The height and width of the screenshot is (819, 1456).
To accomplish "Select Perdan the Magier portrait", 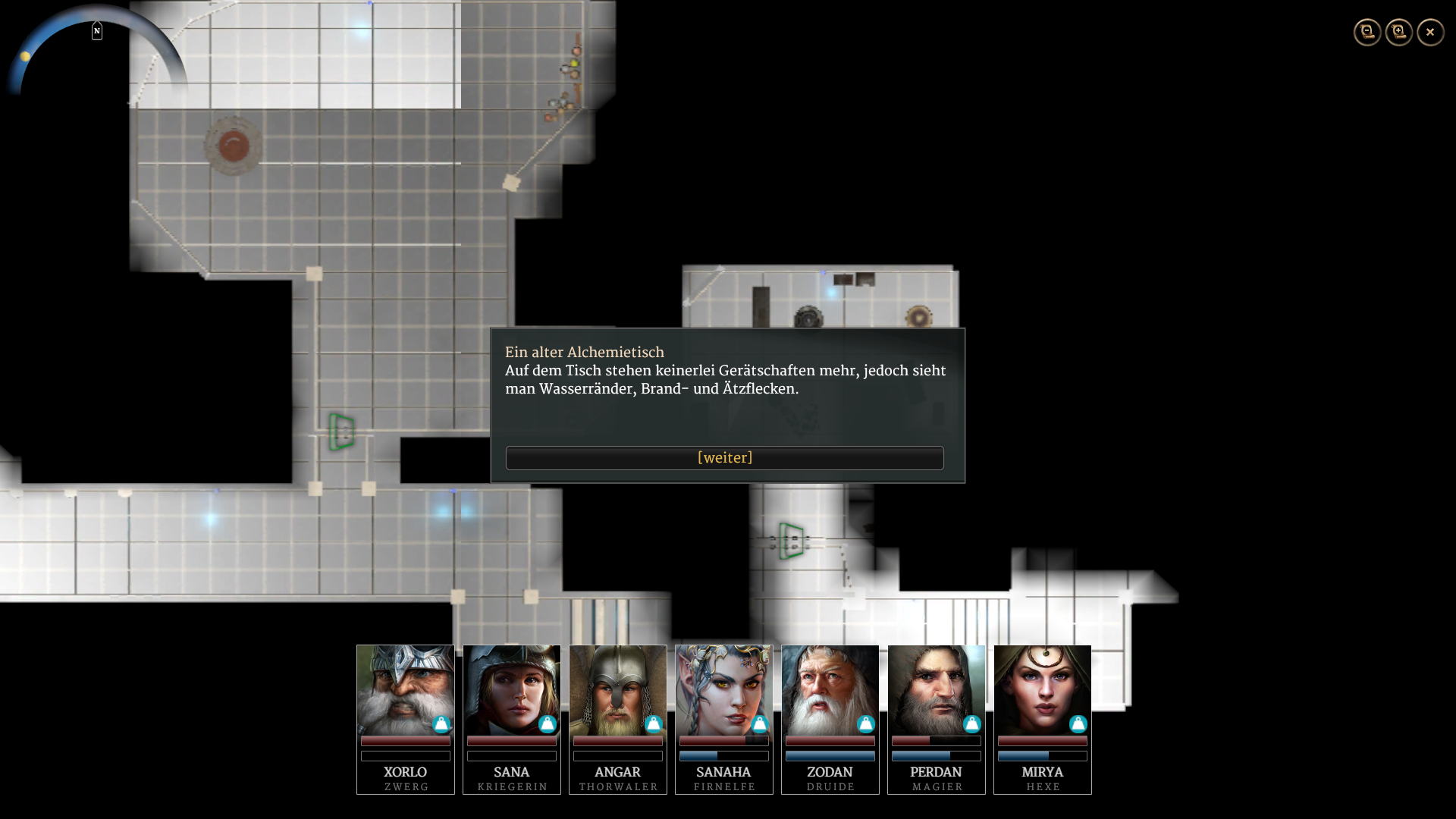I will tap(937, 690).
